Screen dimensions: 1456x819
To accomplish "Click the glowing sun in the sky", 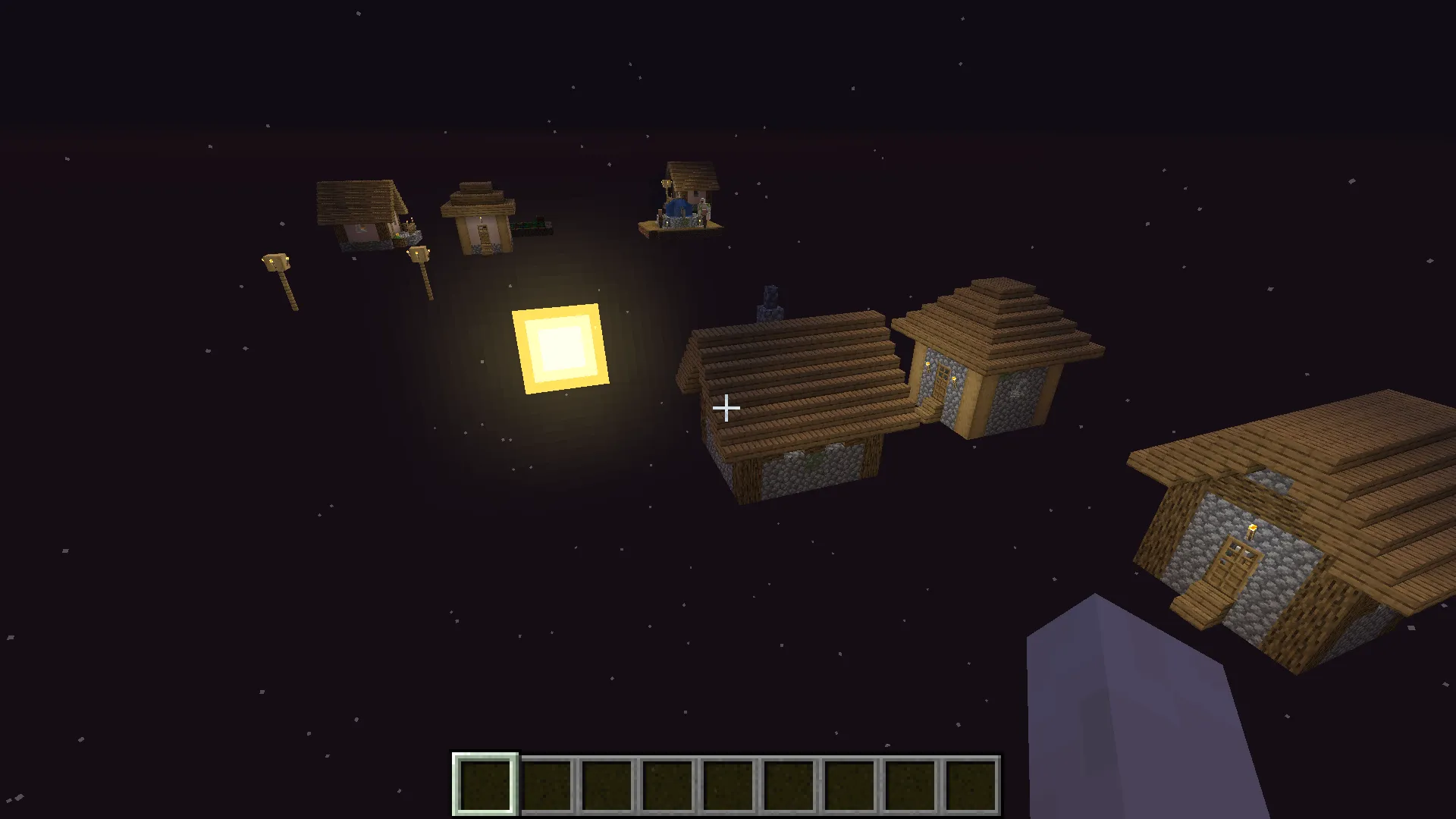I will 558,350.
